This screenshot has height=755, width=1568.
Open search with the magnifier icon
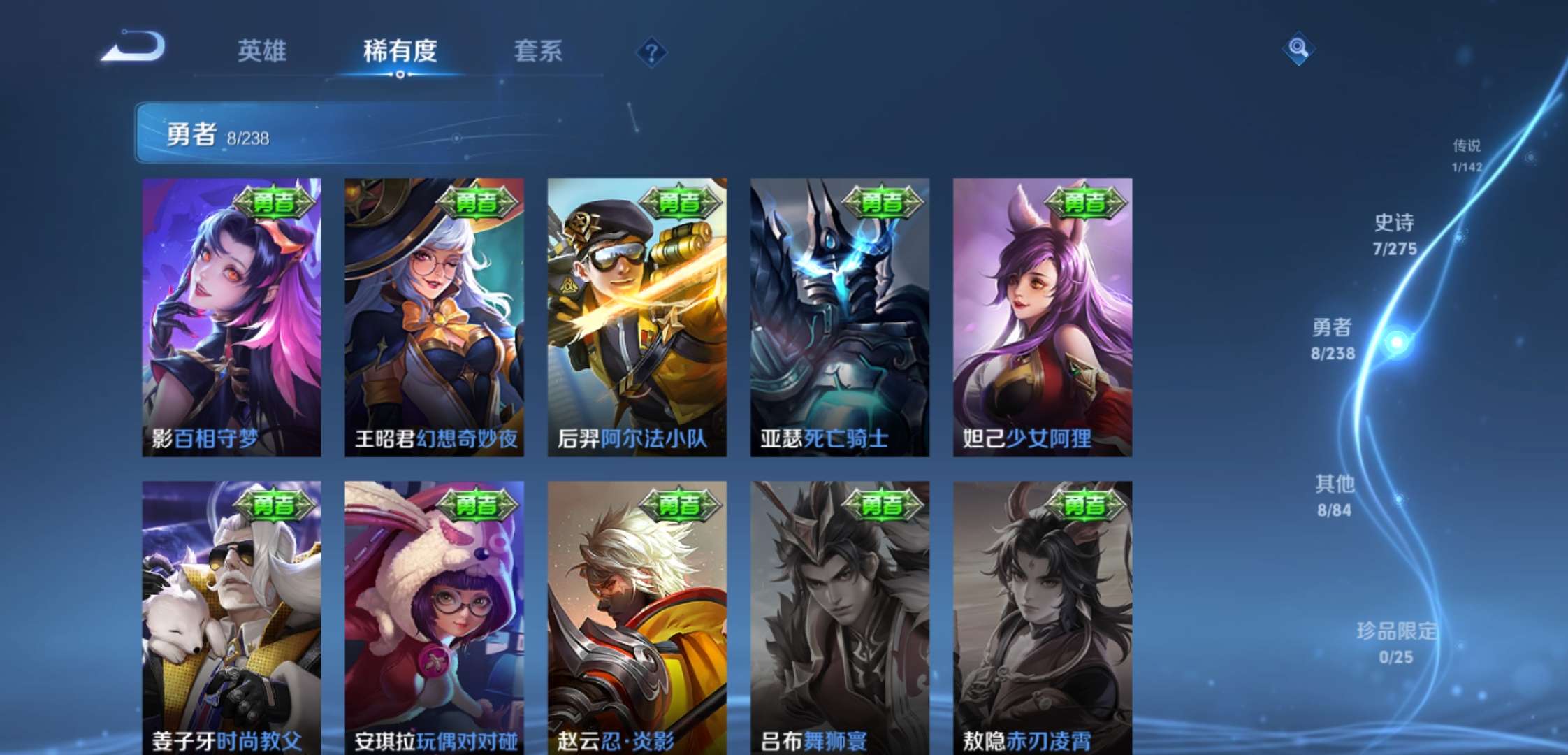pyautogui.click(x=1298, y=49)
